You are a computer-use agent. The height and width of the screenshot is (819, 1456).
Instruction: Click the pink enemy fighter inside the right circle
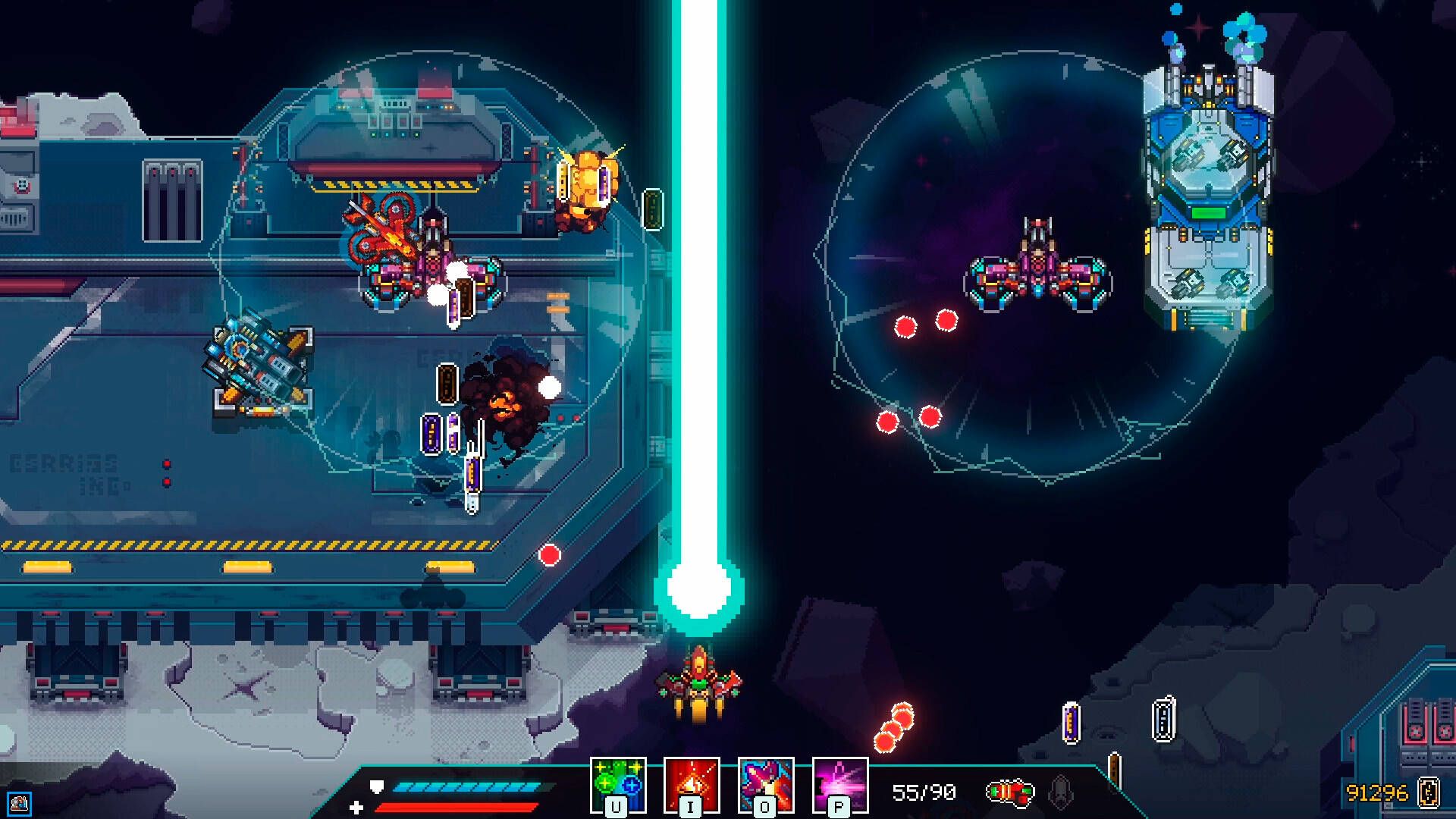[1036, 269]
